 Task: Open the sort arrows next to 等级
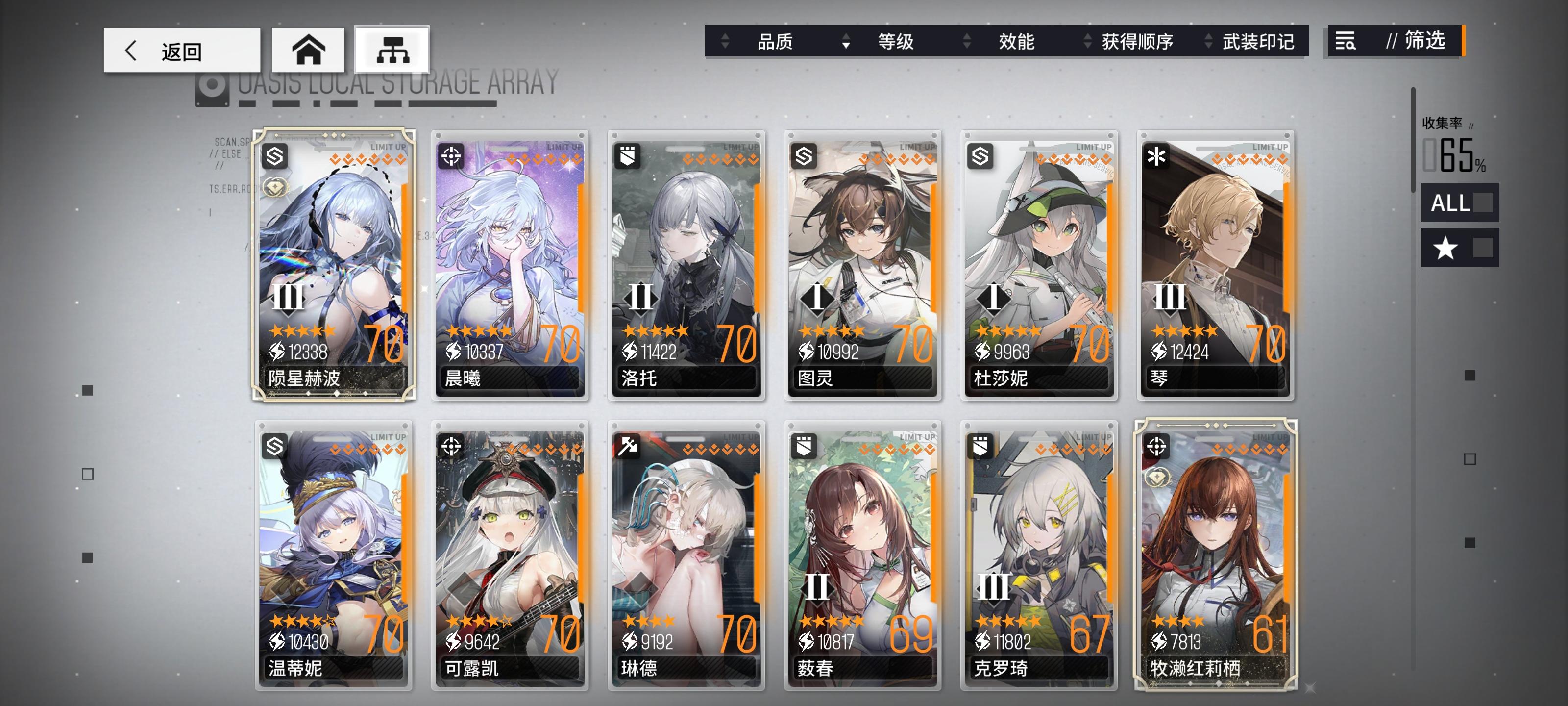pyautogui.click(x=846, y=42)
